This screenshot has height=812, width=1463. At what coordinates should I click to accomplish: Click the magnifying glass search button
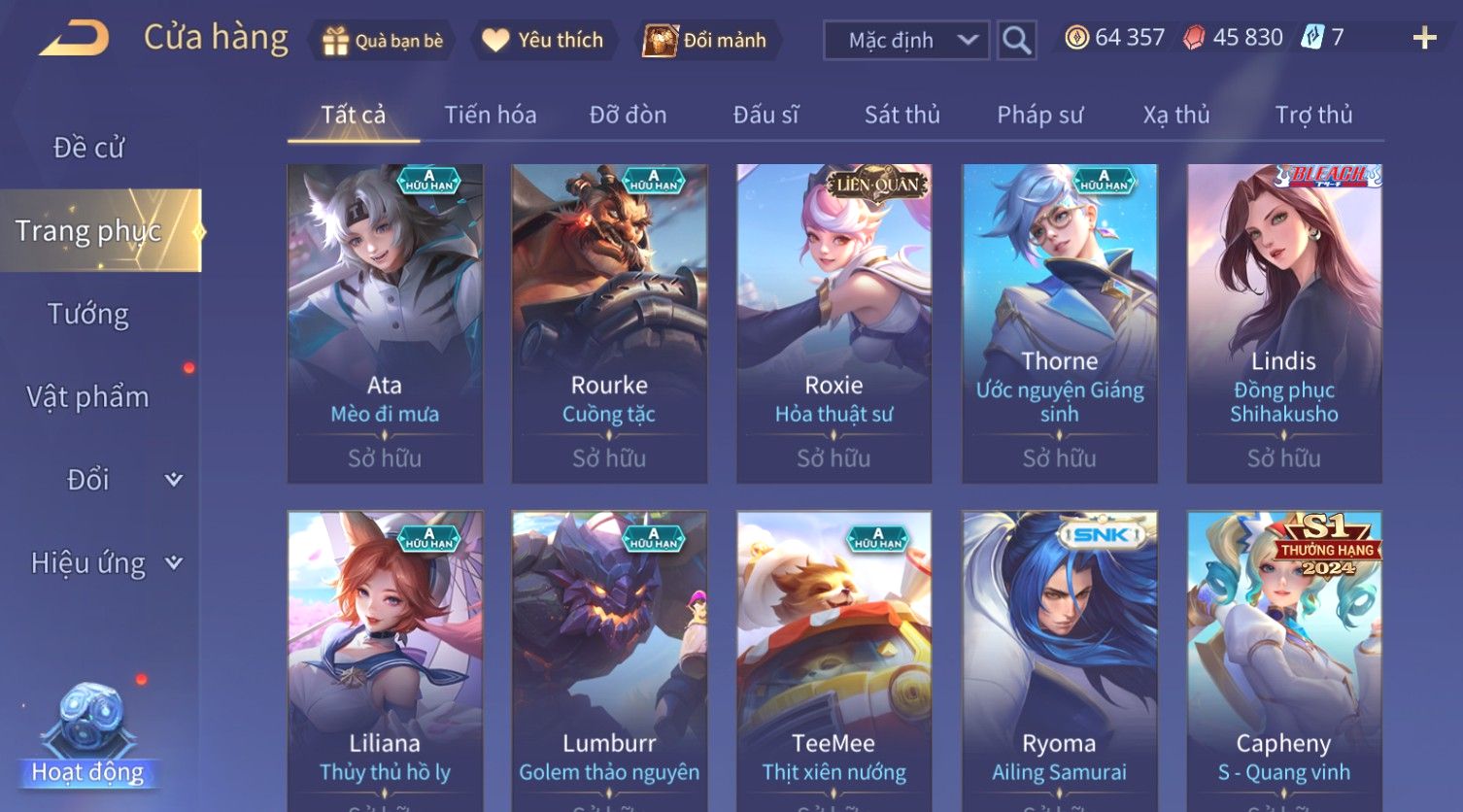click(1016, 41)
